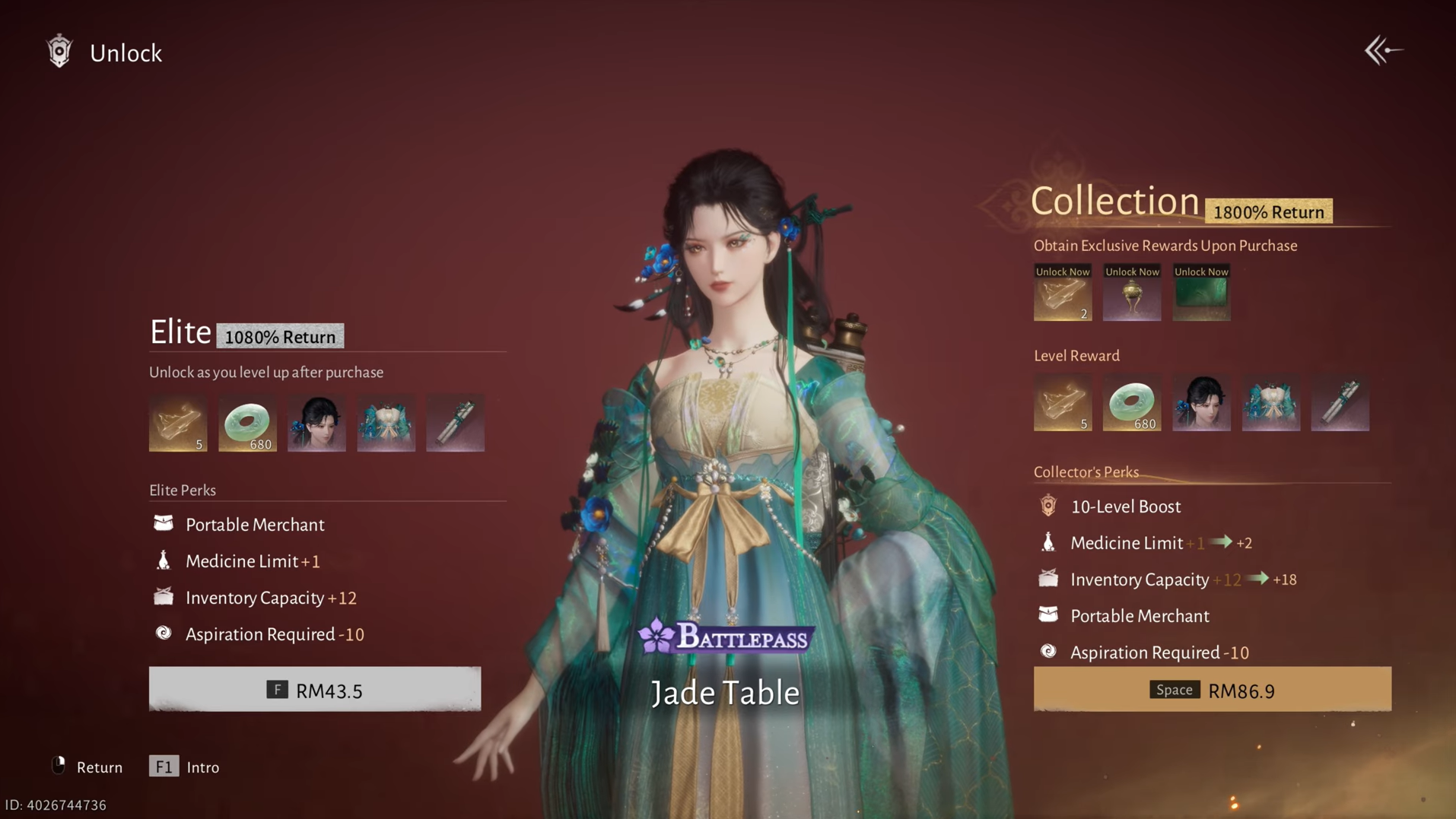Open the Intro information
The height and width of the screenshot is (819, 1456).
pos(185,767)
